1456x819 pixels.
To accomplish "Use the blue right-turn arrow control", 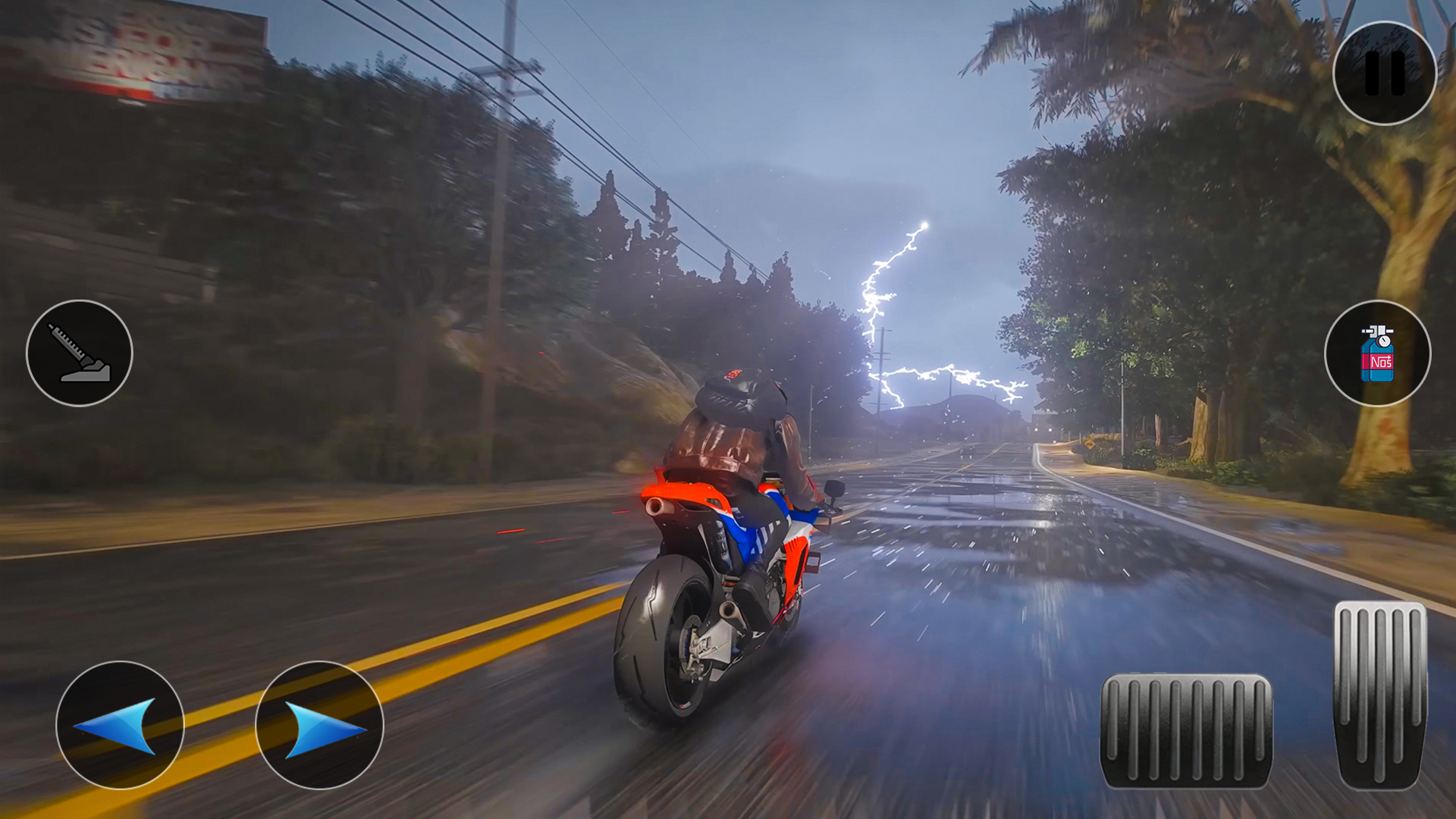I will 318,726.
